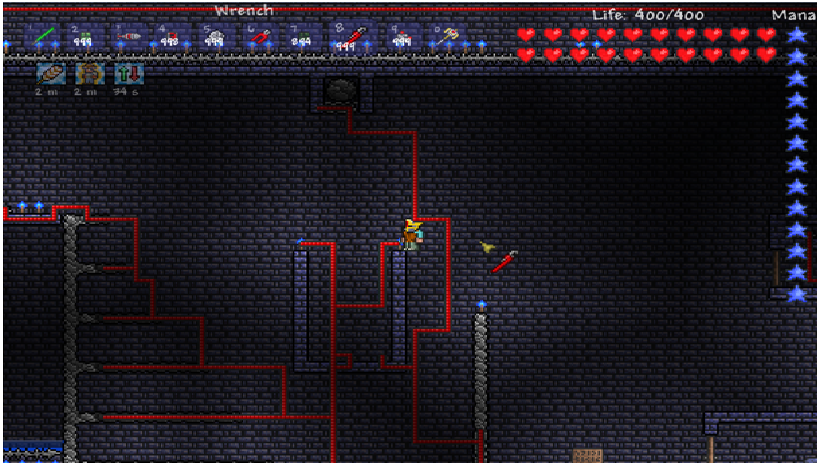Click the feather buff icon
The height and width of the screenshot is (463, 819).
(x=51, y=74)
